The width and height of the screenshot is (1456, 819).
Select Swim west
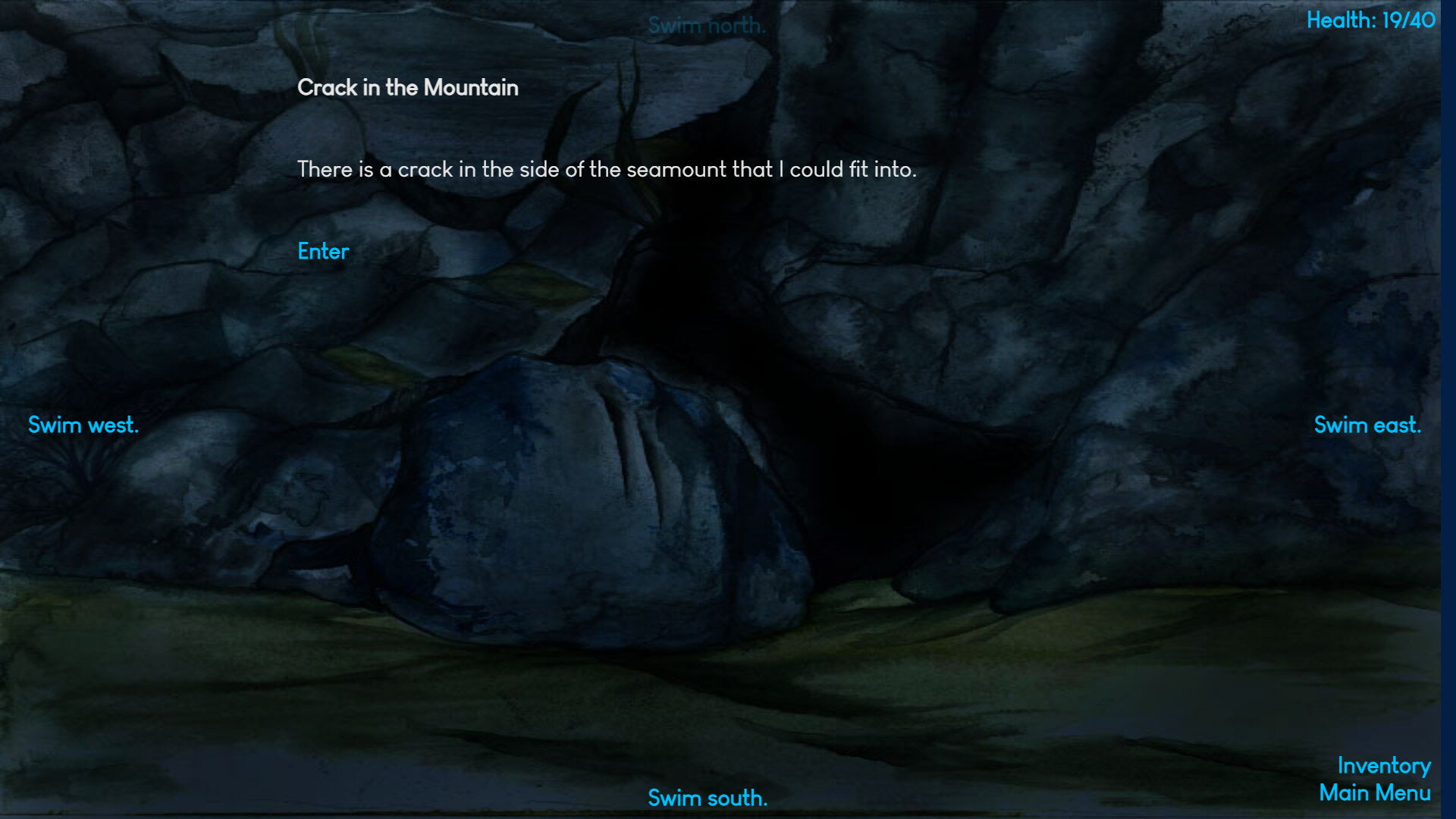[83, 425]
